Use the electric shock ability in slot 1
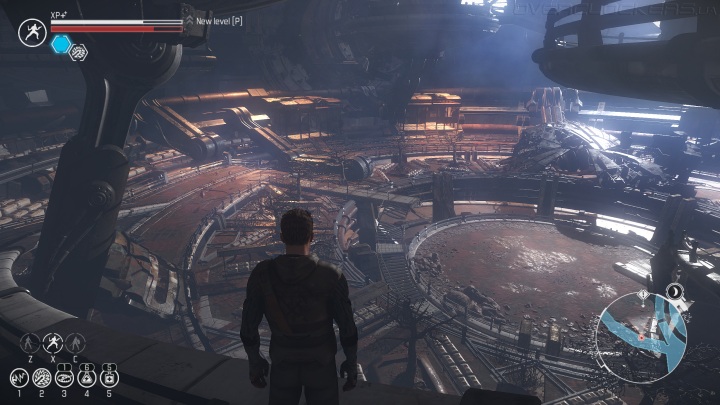This screenshot has height=405, width=720. click(x=19, y=378)
